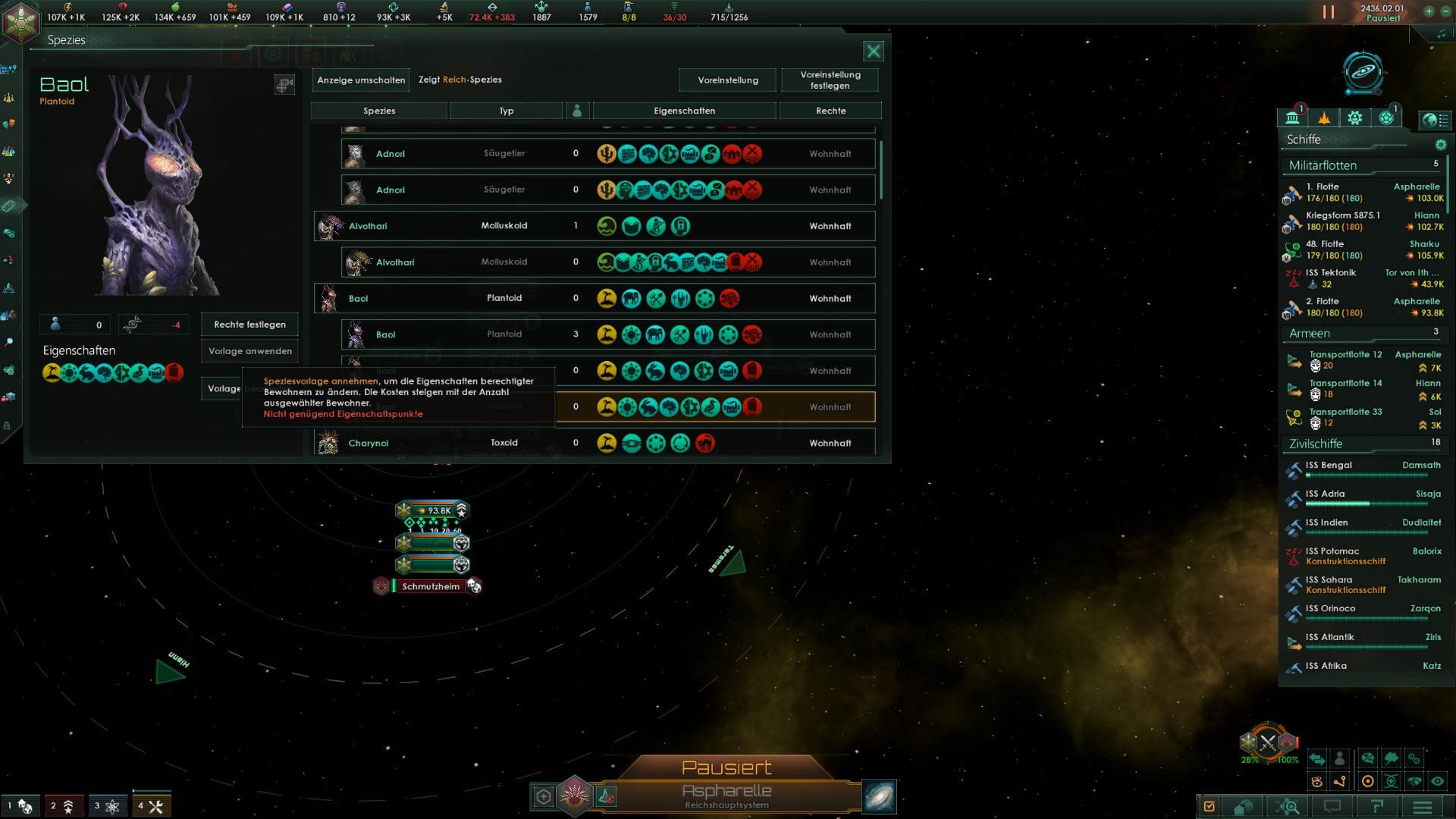Switch to the gear tab above the Outliner
Image resolution: width=1456 pixels, height=819 pixels.
[x=1354, y=118]
